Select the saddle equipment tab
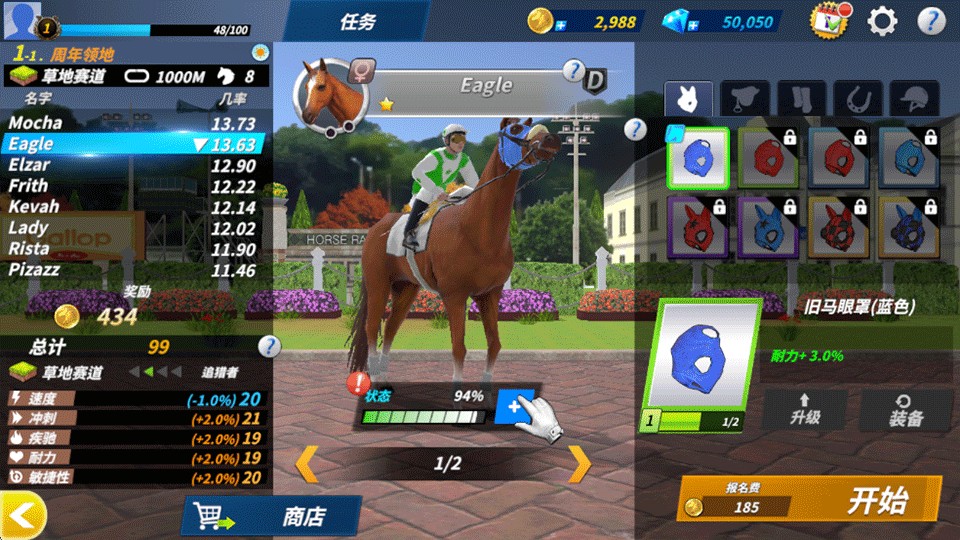Screen dimensions: 960x540 745,99
